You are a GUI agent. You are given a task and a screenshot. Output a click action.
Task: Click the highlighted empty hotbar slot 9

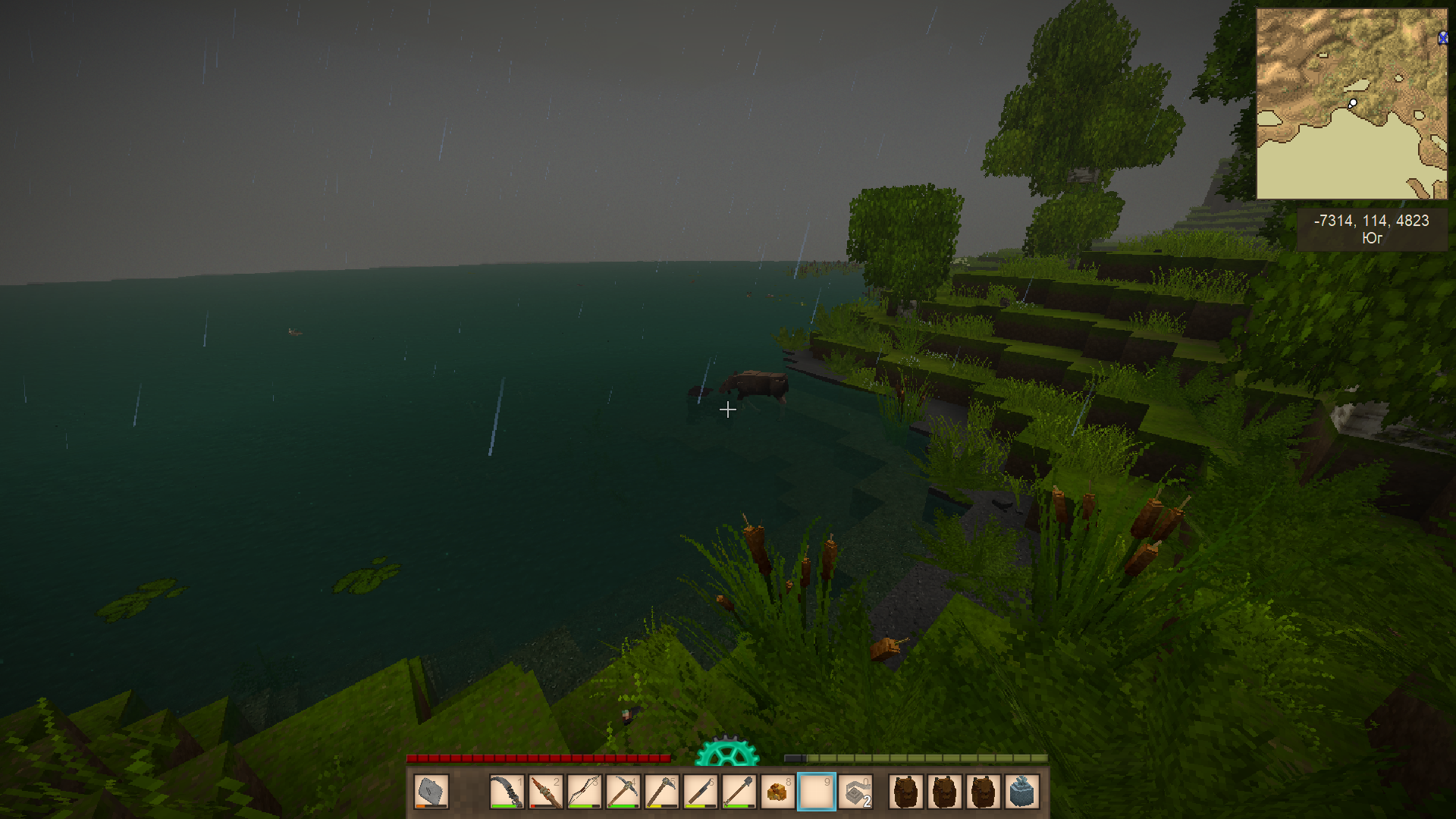pos(816,792)
